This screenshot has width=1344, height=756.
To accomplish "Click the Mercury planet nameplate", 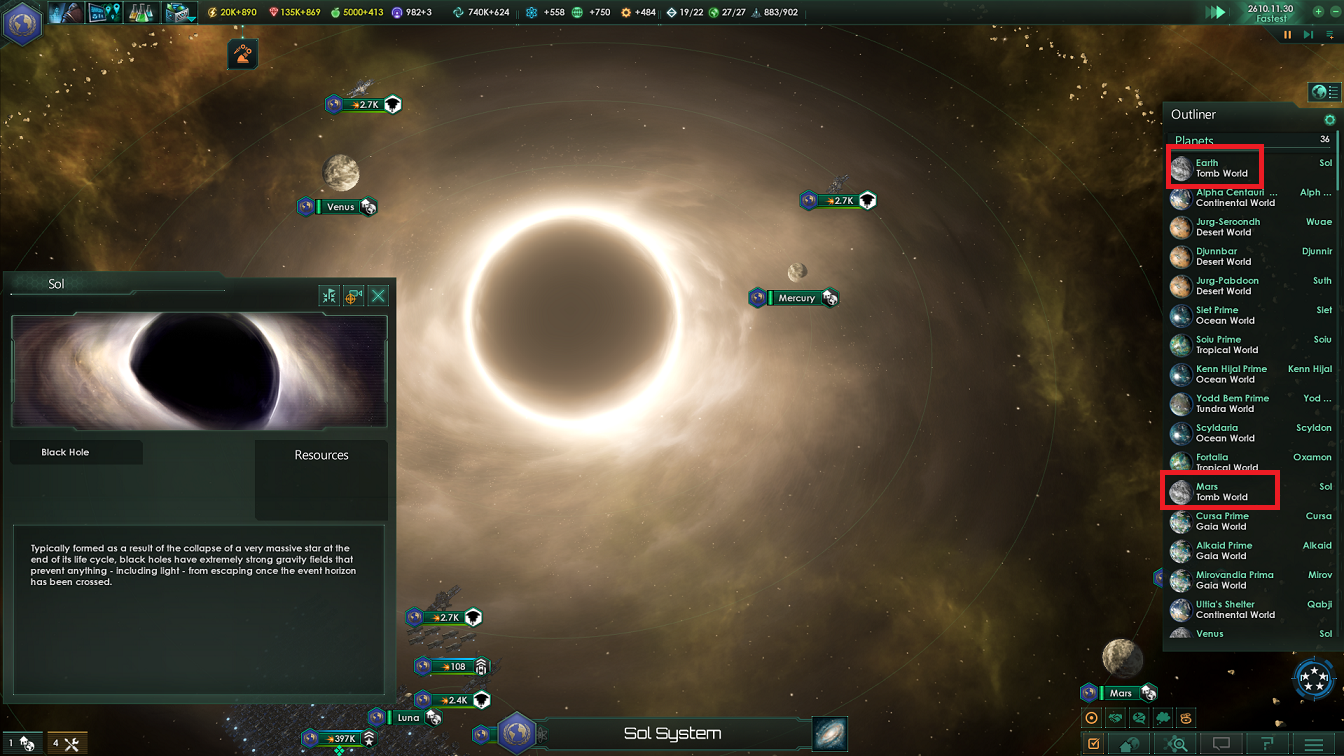I will tap(796, 298).
